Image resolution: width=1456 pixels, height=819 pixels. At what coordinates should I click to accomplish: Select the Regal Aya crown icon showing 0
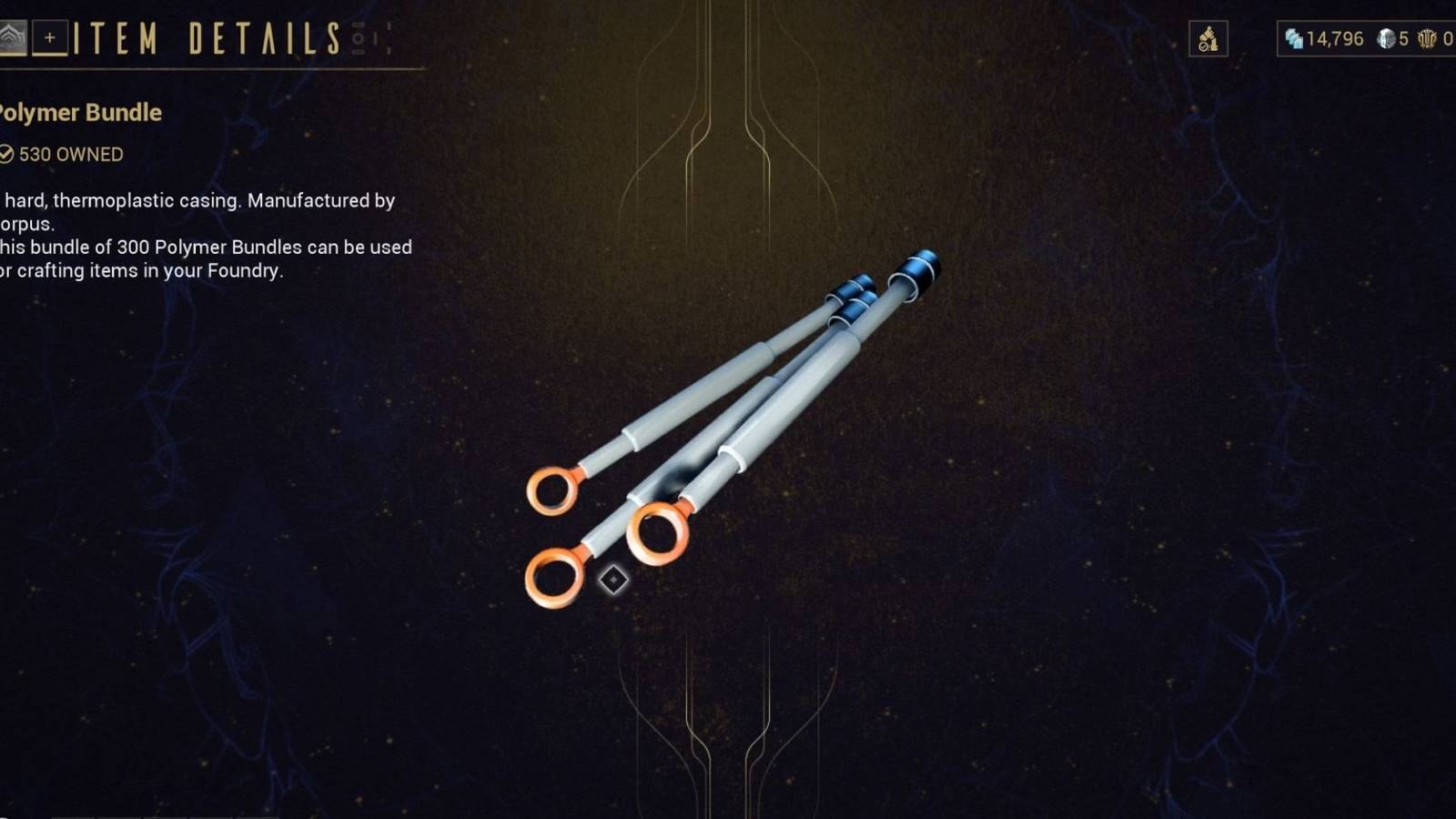[x=1426, y=39]
